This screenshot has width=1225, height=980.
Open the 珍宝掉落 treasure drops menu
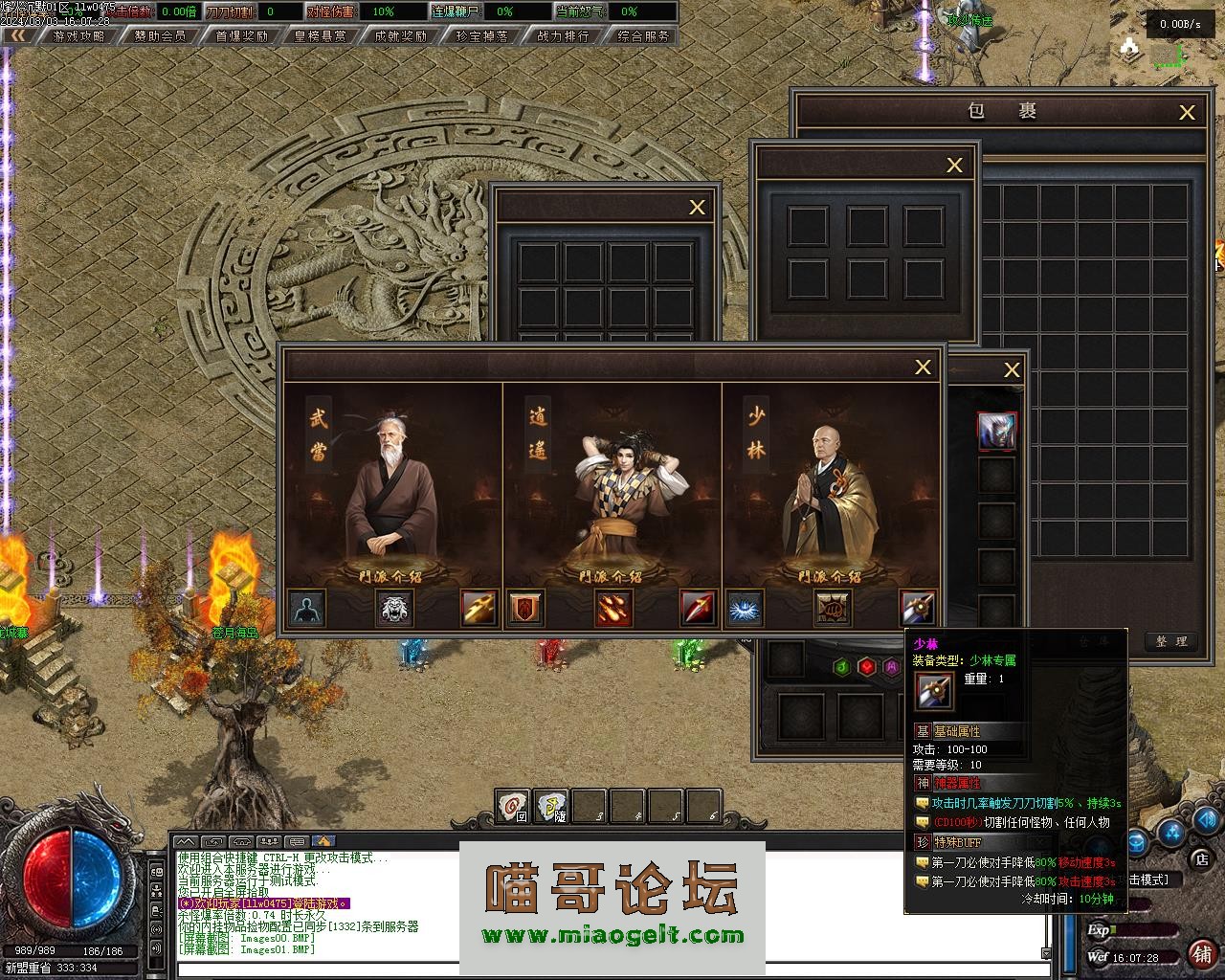pos(482,36)
